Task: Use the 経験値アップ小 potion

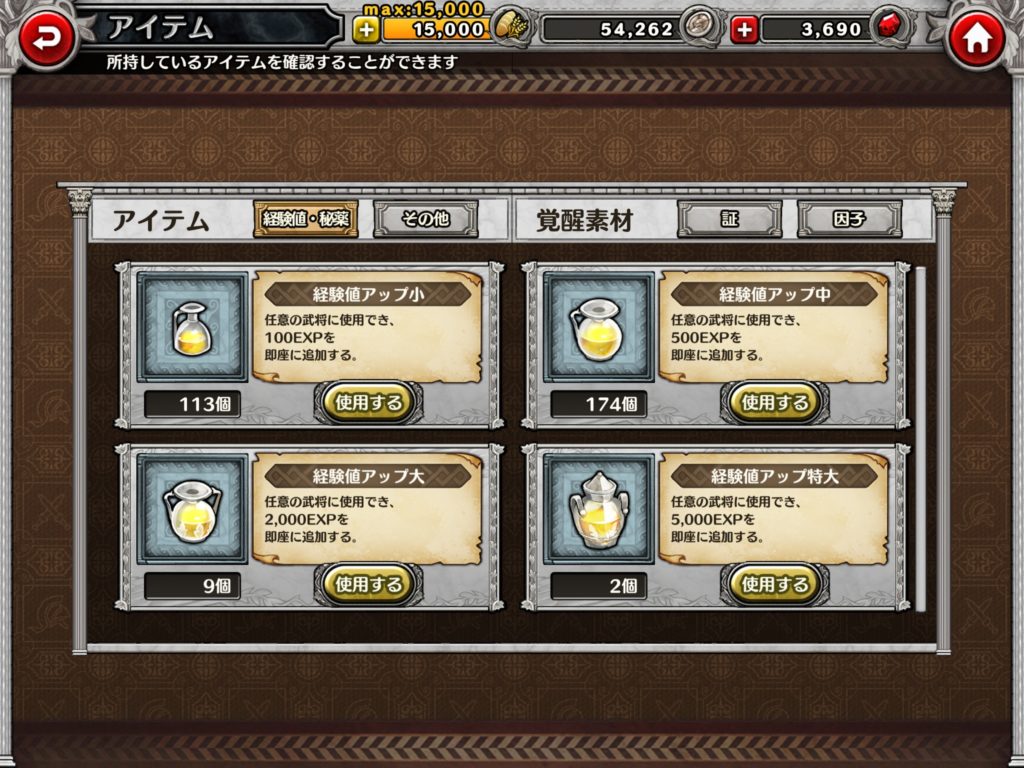Action: 368,402
